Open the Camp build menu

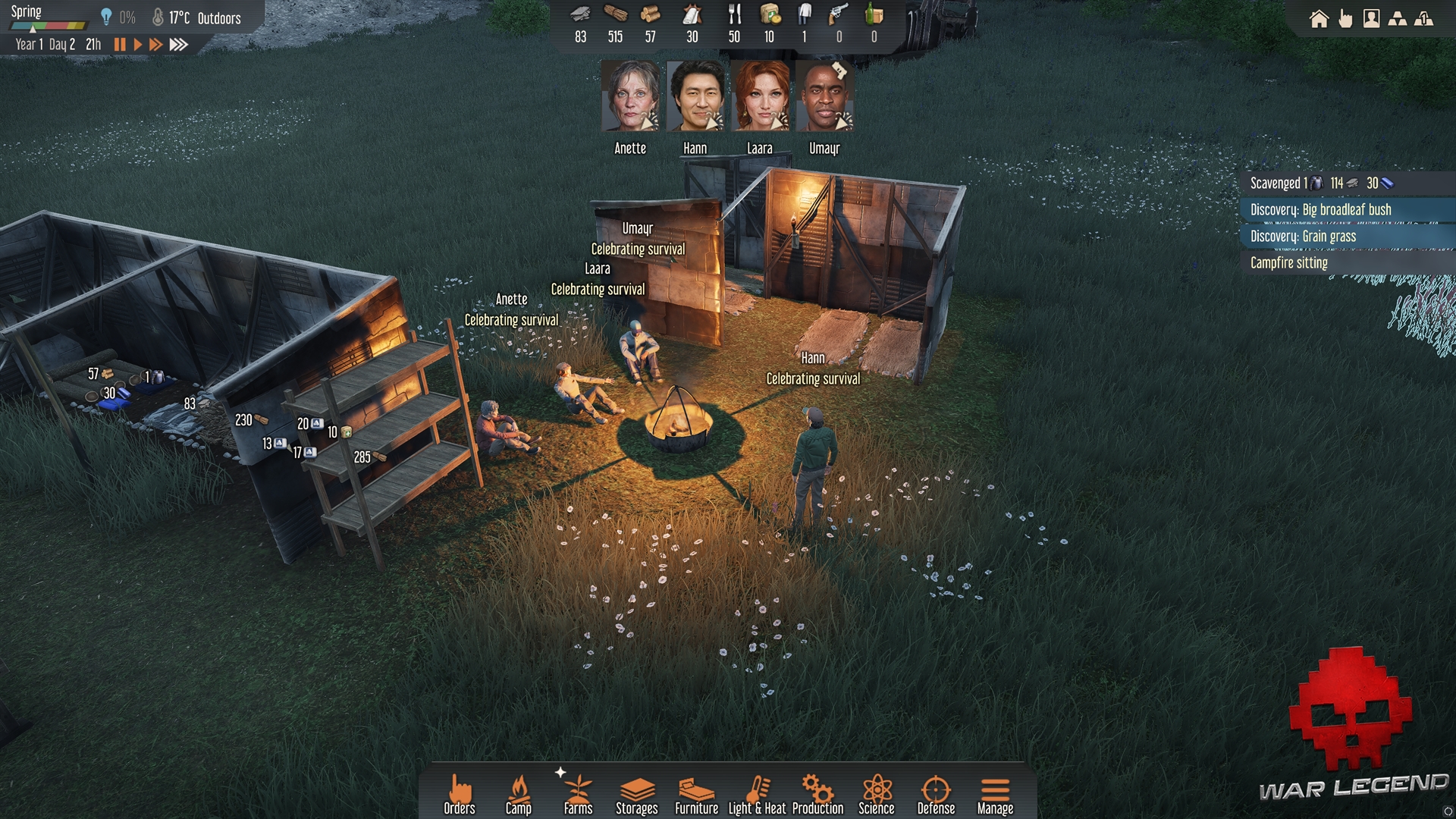[519, 794]
